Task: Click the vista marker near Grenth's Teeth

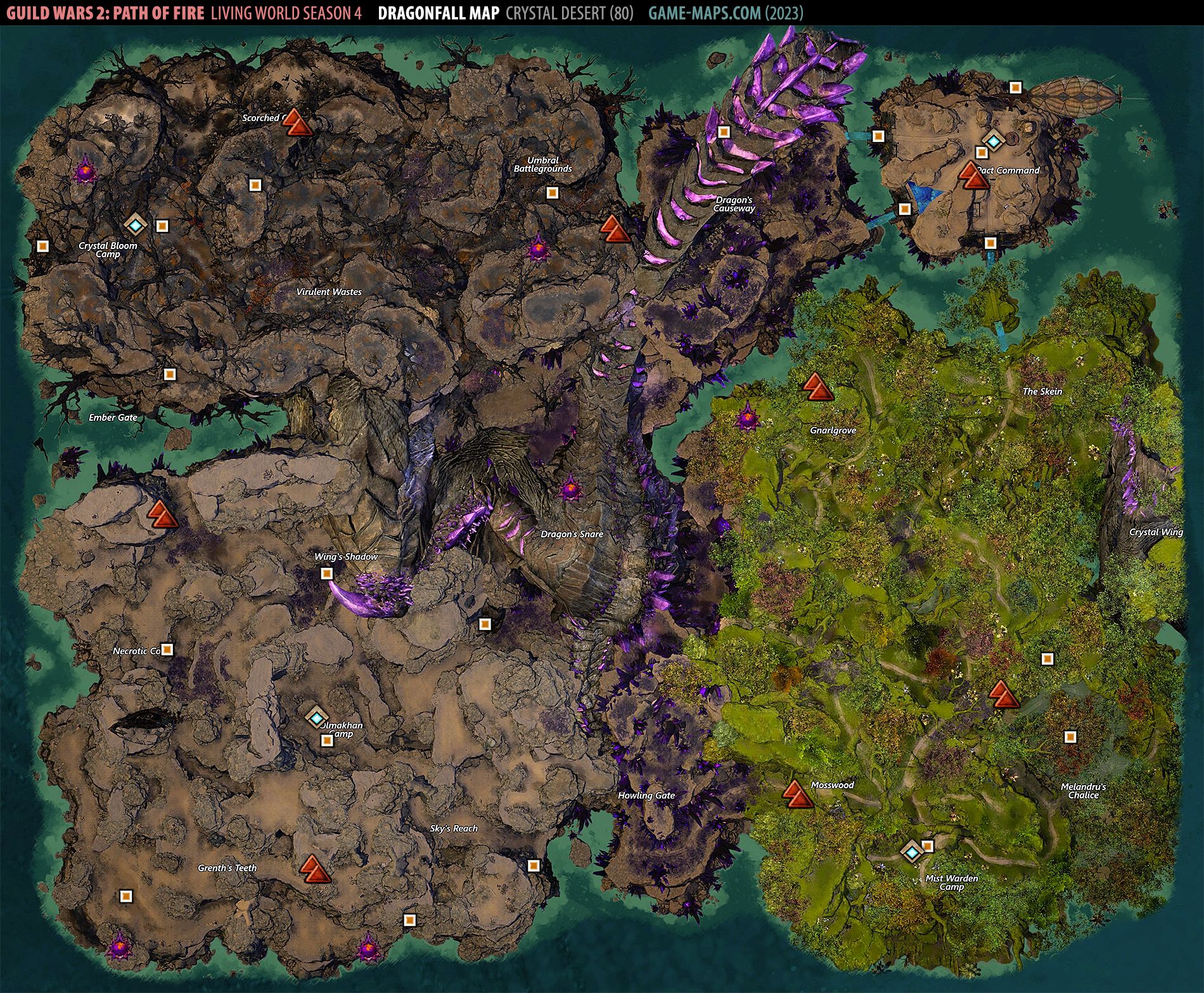Action: pyautogui.click(x=315, y=869)
